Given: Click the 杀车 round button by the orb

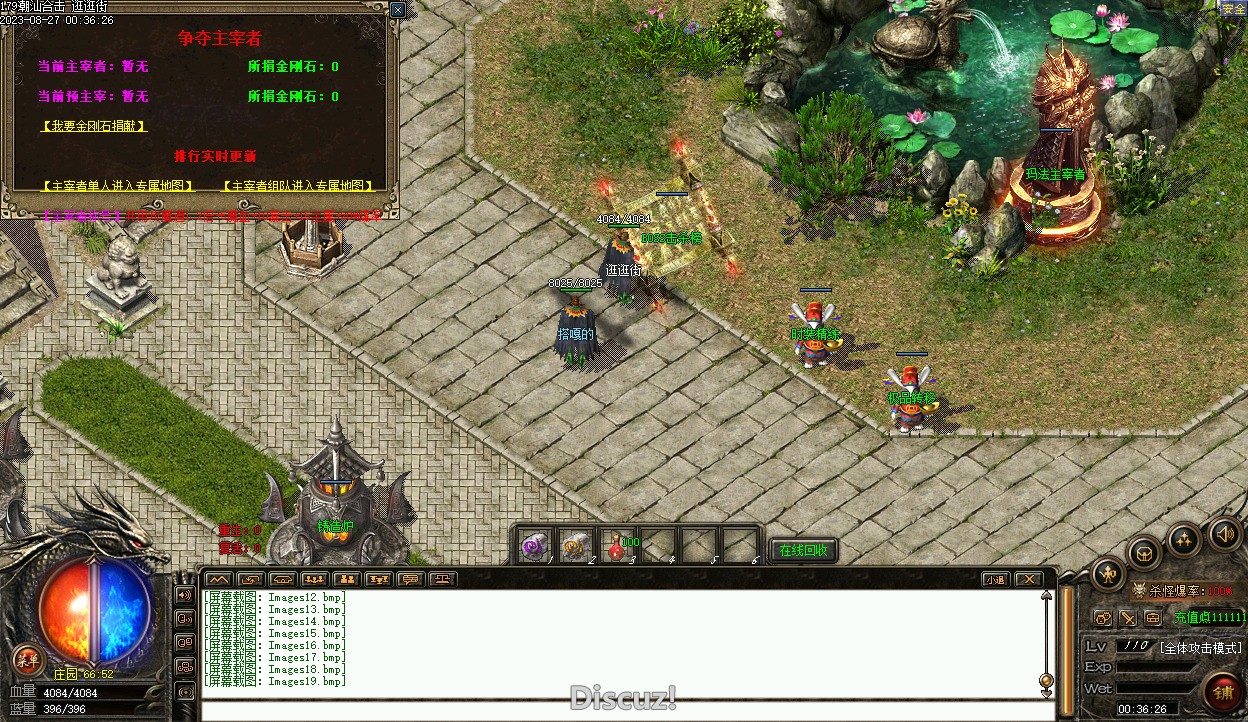Looking at the screenshot, I should coord(28,659).
